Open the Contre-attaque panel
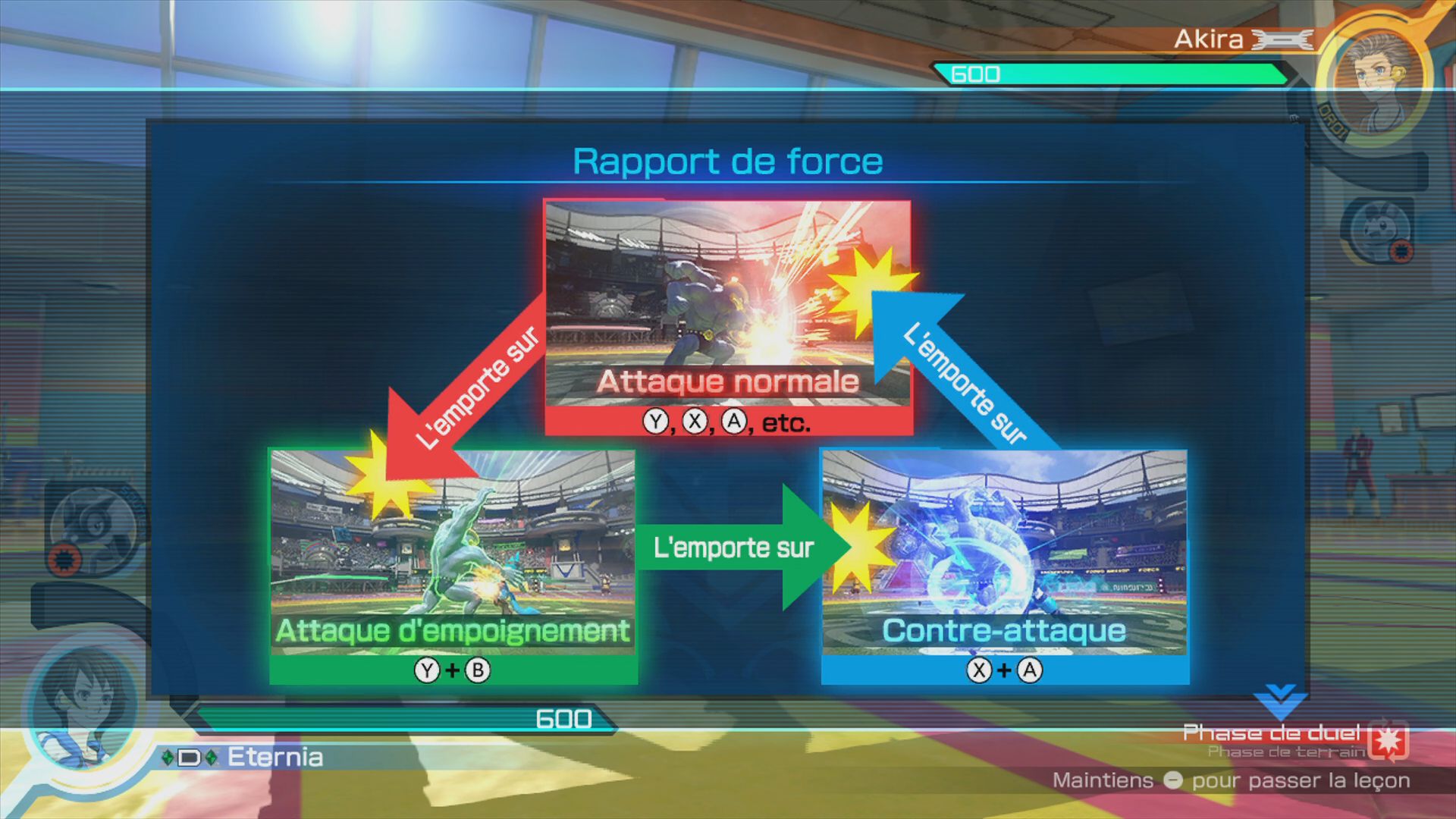 (1005, 566)
